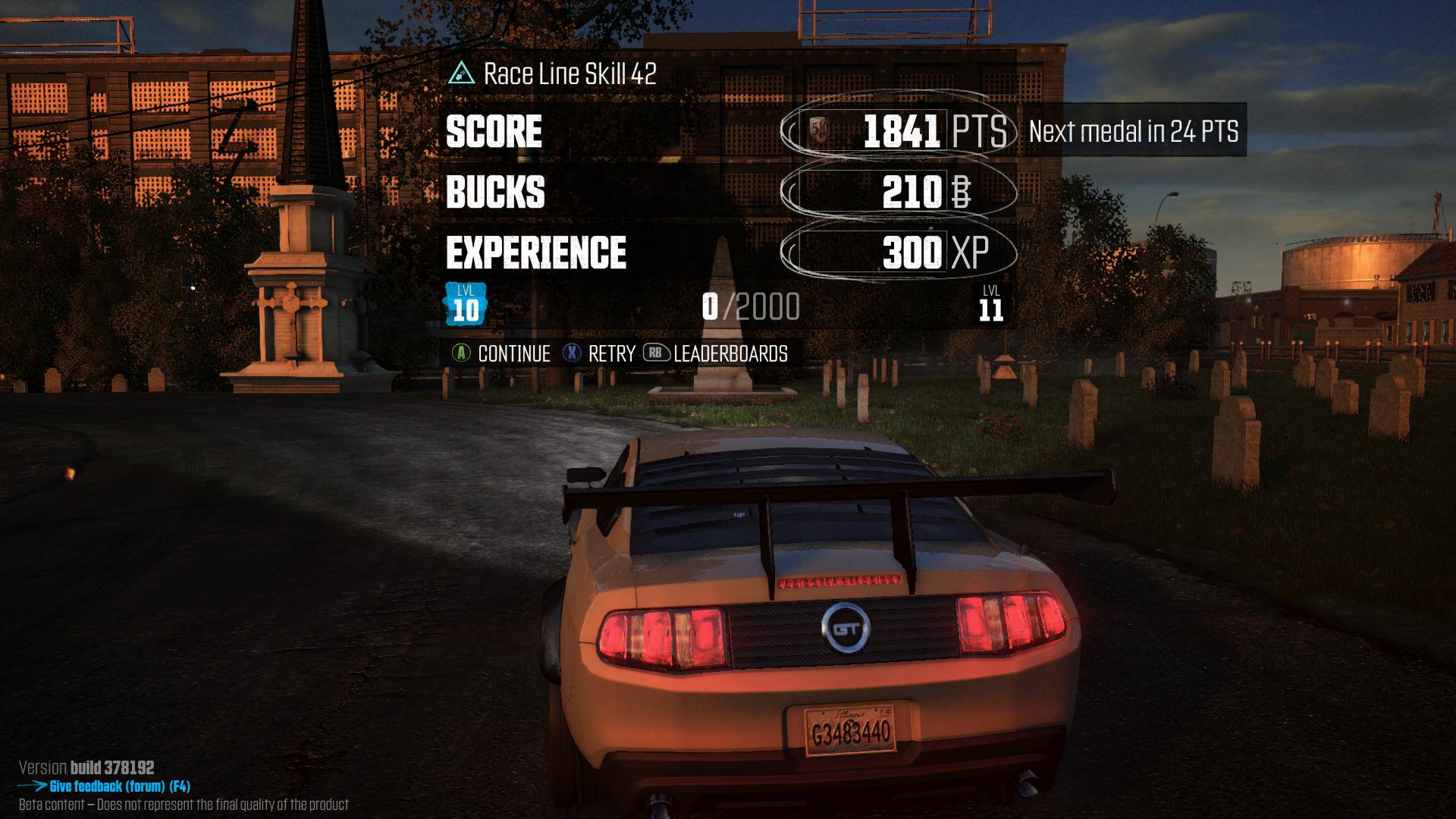Viewport: 1456px width, 819px height.
Task: Retry the Race Line skill challenge
Action: pos(599,353)
